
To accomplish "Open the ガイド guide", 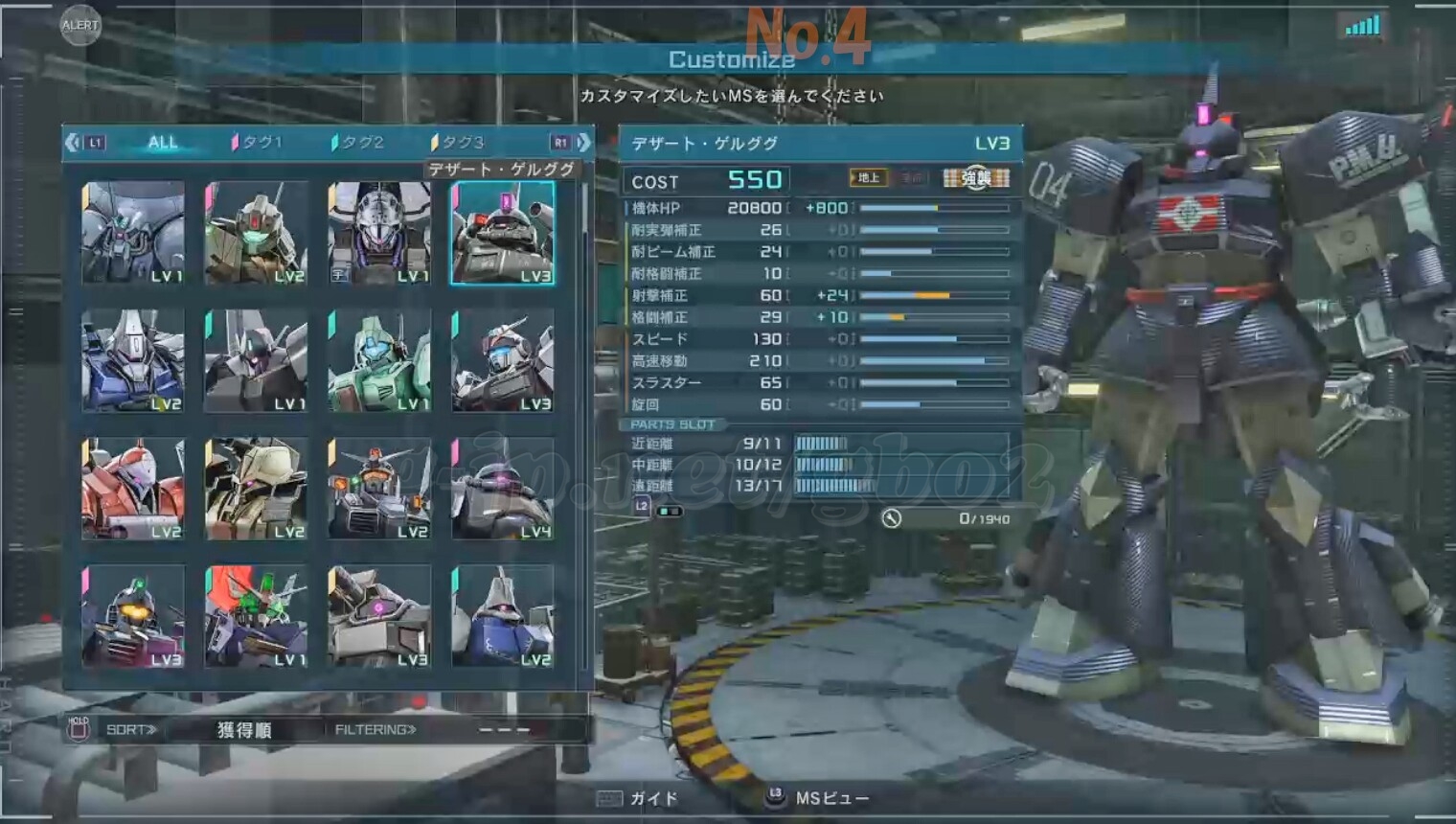I will pos(639,798).
